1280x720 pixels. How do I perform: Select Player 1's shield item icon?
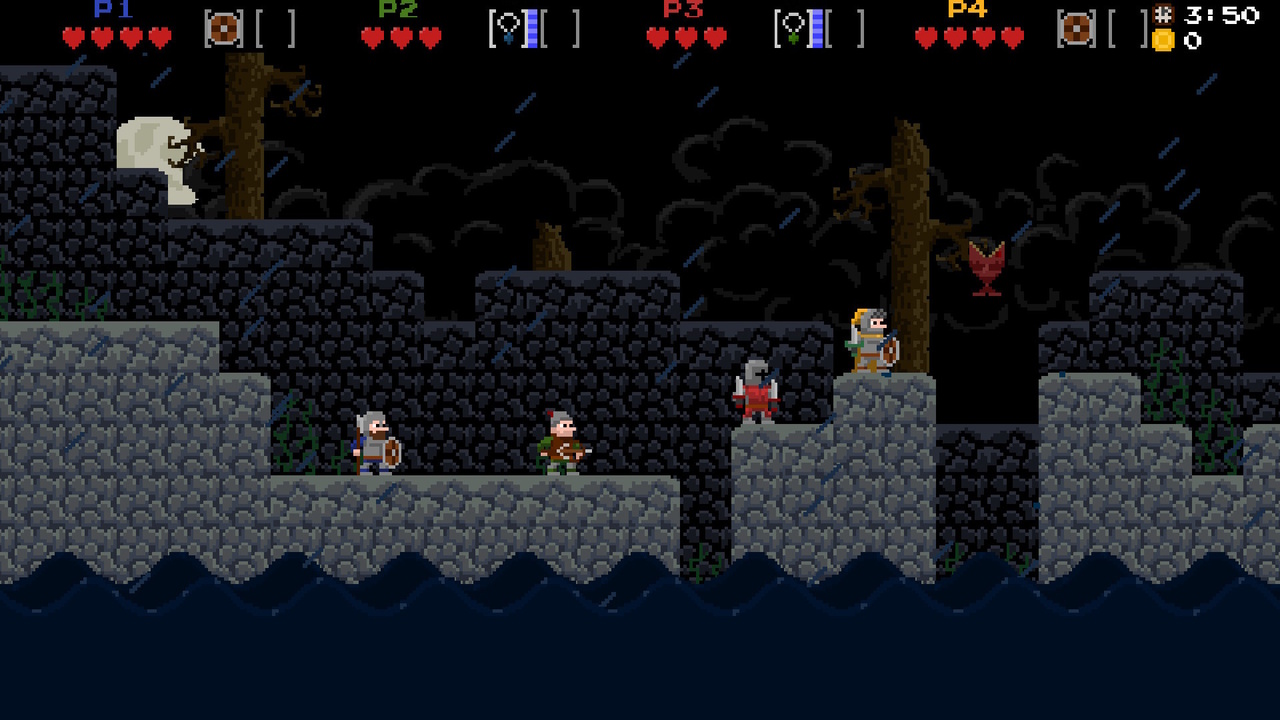(222, 28)
